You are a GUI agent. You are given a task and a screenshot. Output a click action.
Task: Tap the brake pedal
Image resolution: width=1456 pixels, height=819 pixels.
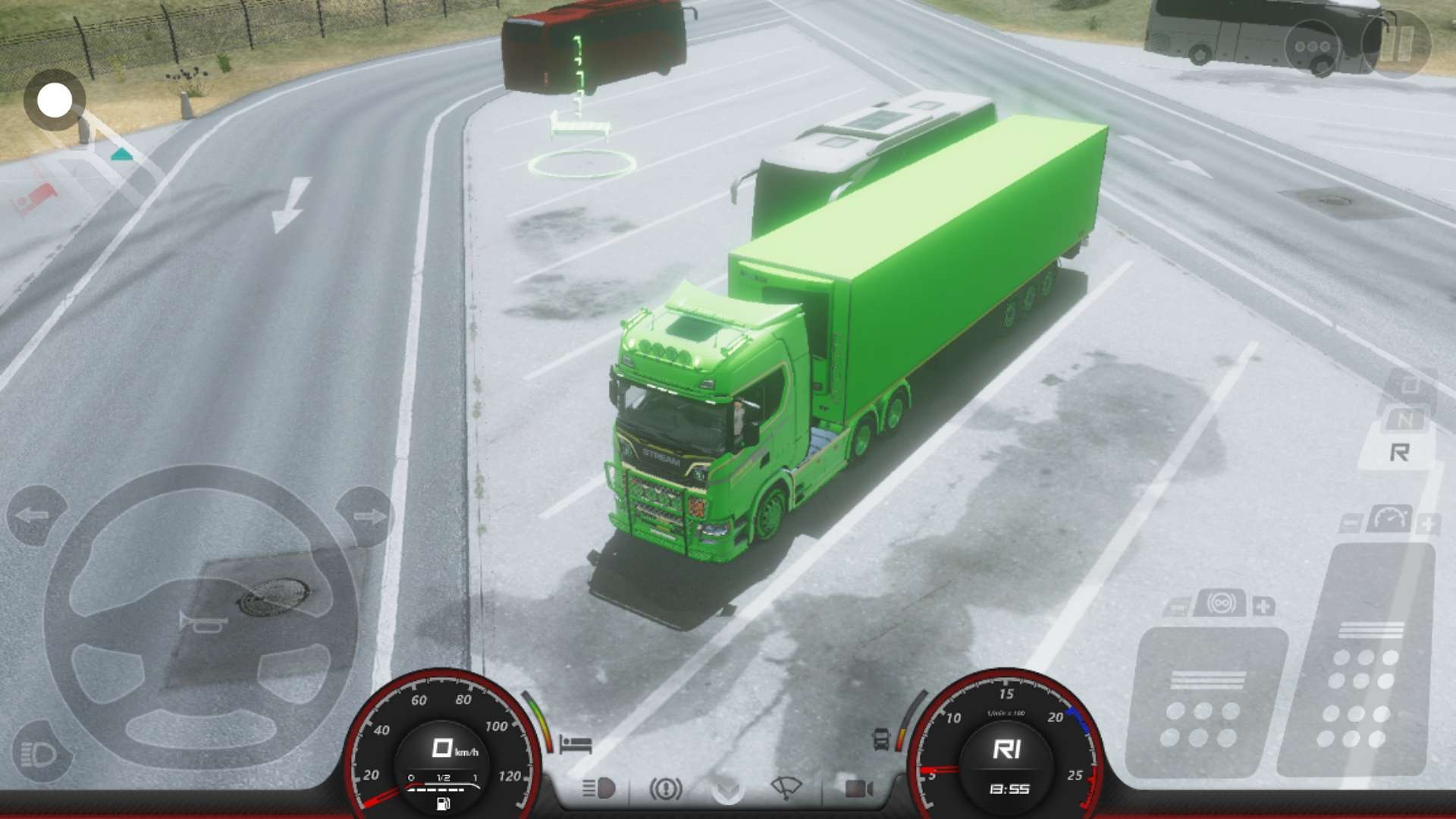pyautogui.click(x=1206, y=701)
